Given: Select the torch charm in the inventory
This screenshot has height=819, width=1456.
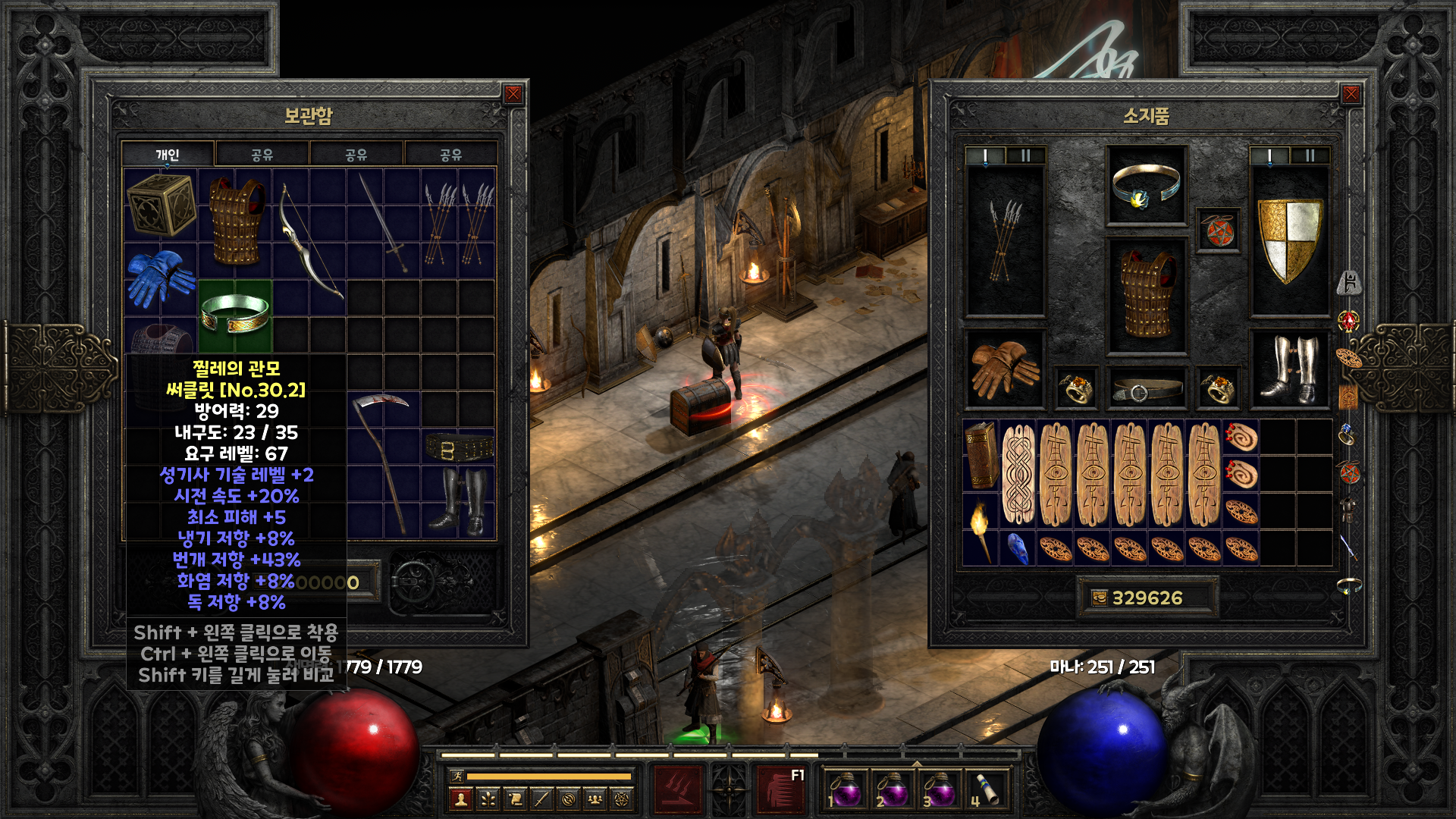Looking at the screenshot, I should pyautogui.click(x=981, y=531).
